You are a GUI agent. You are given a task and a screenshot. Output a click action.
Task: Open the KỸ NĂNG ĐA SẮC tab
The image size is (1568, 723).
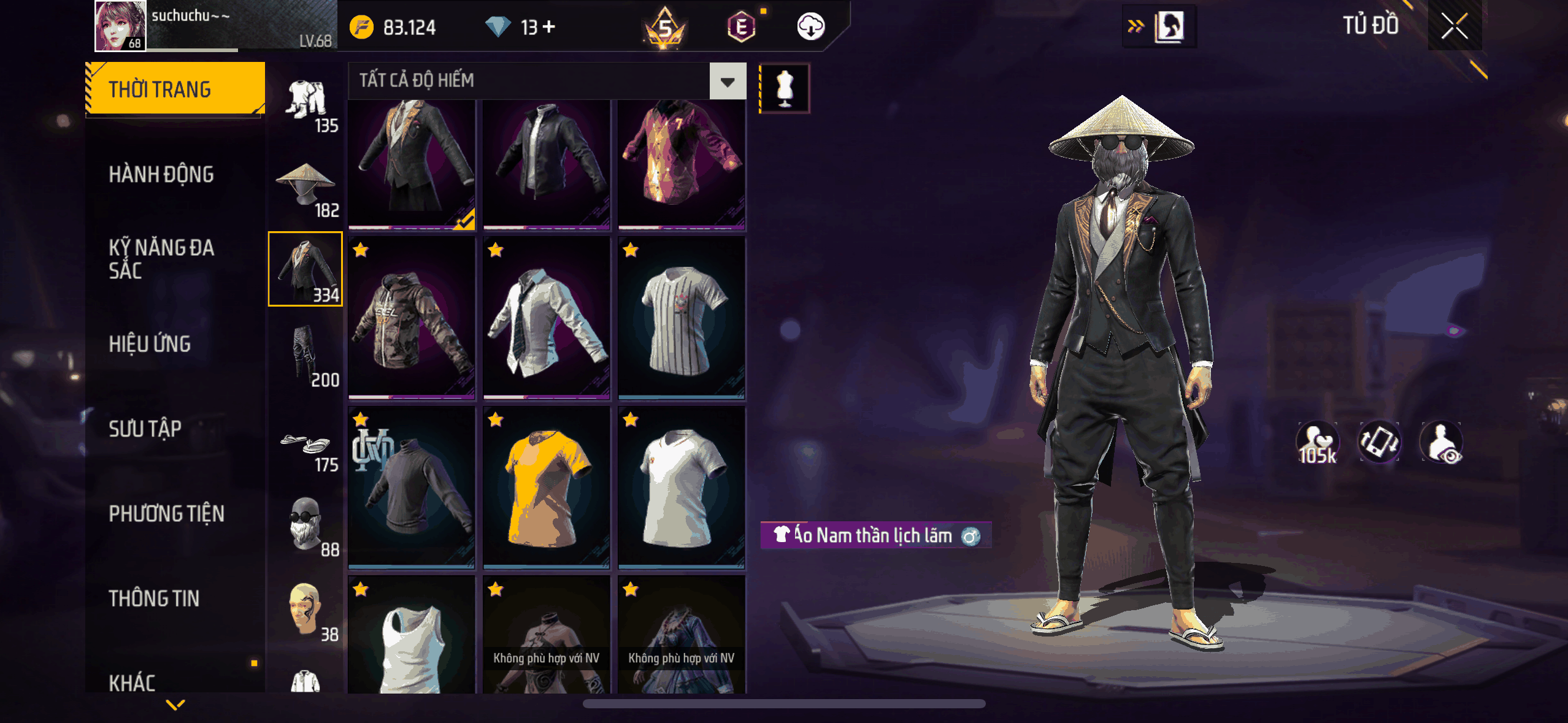click(161, 259)
